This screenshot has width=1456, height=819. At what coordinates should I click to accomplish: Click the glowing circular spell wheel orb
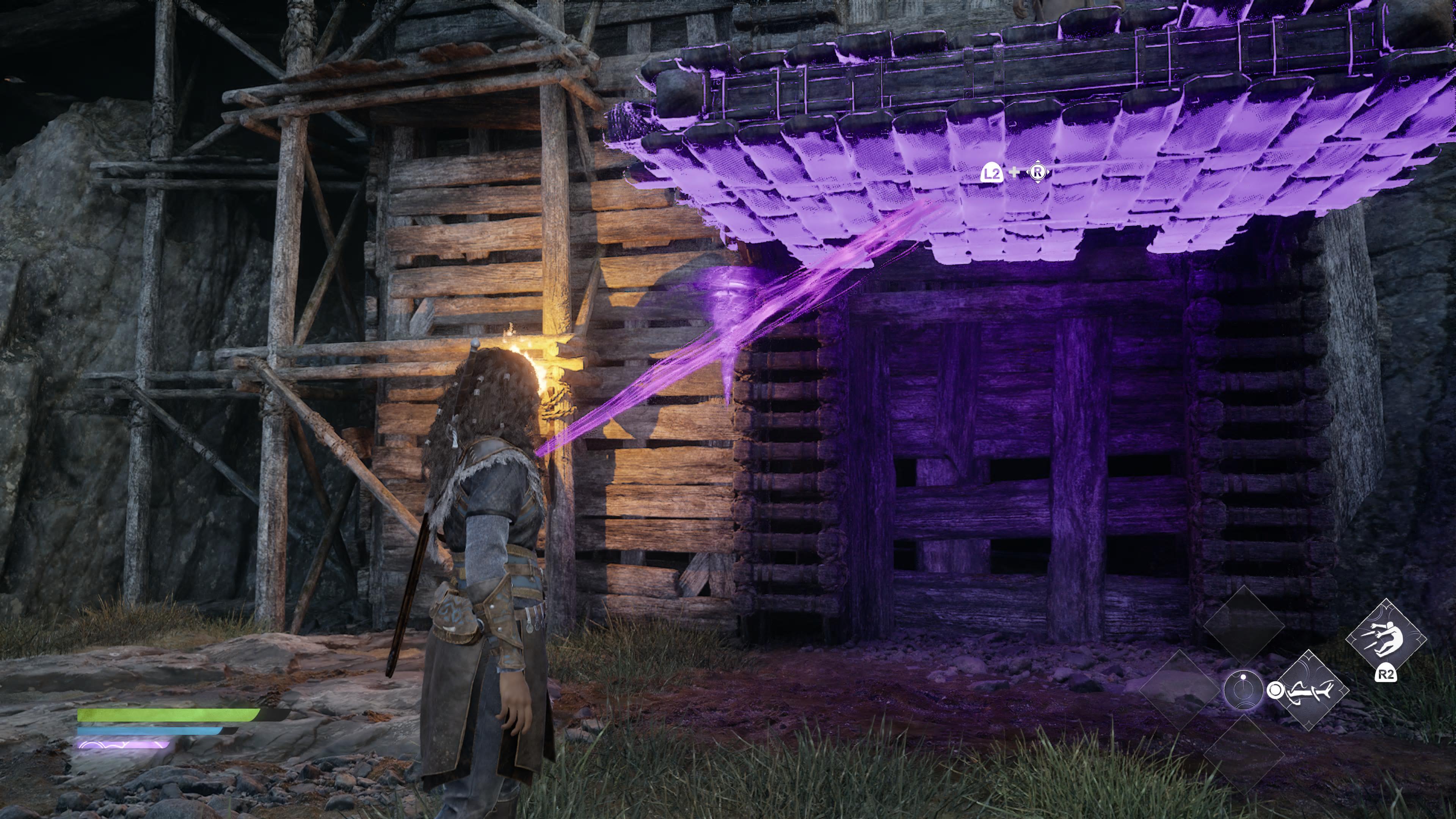pyautogui.click(x=1243, y=690)
